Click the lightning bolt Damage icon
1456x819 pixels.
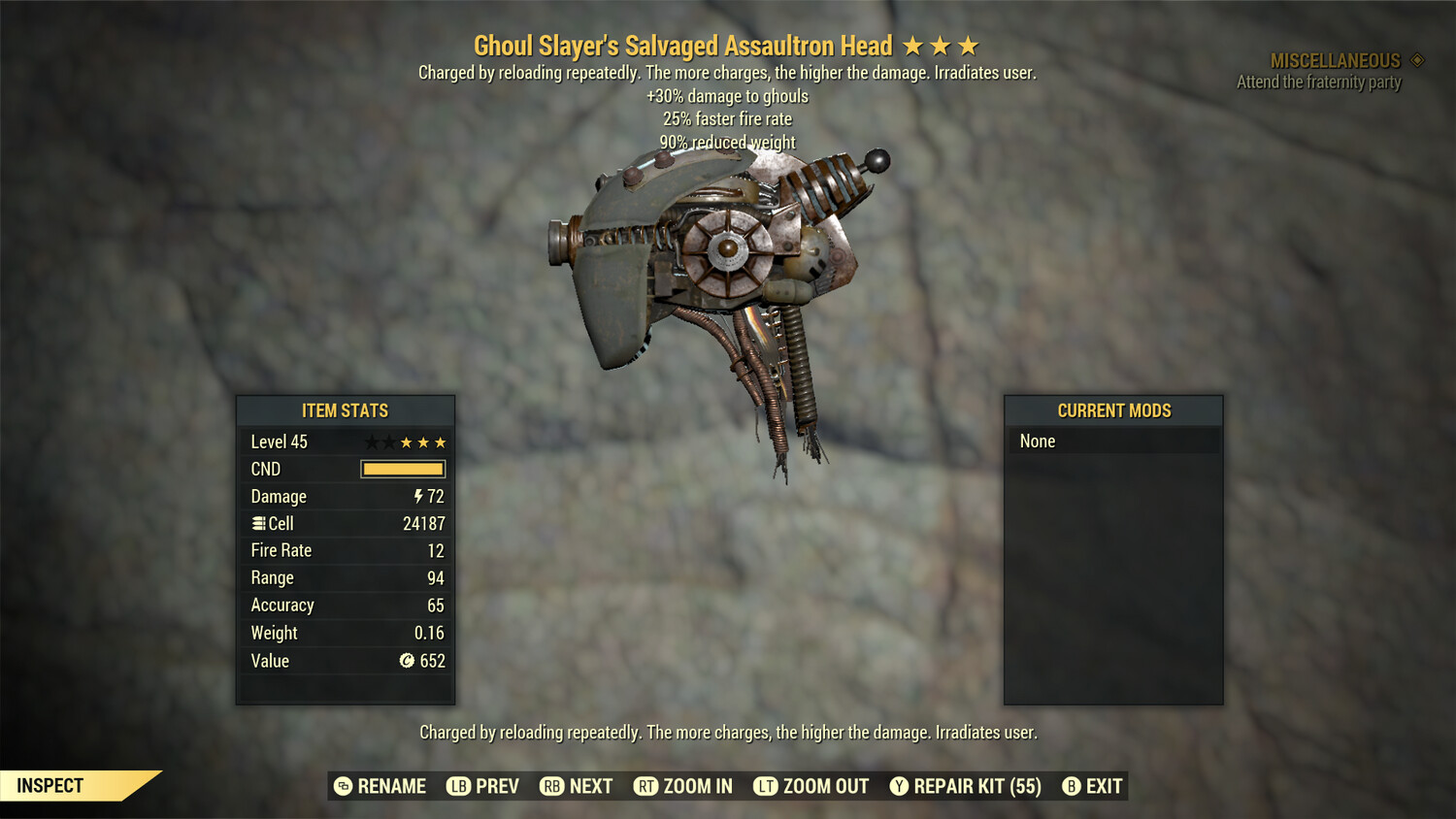pyautogui.click(x=417, y=496)
